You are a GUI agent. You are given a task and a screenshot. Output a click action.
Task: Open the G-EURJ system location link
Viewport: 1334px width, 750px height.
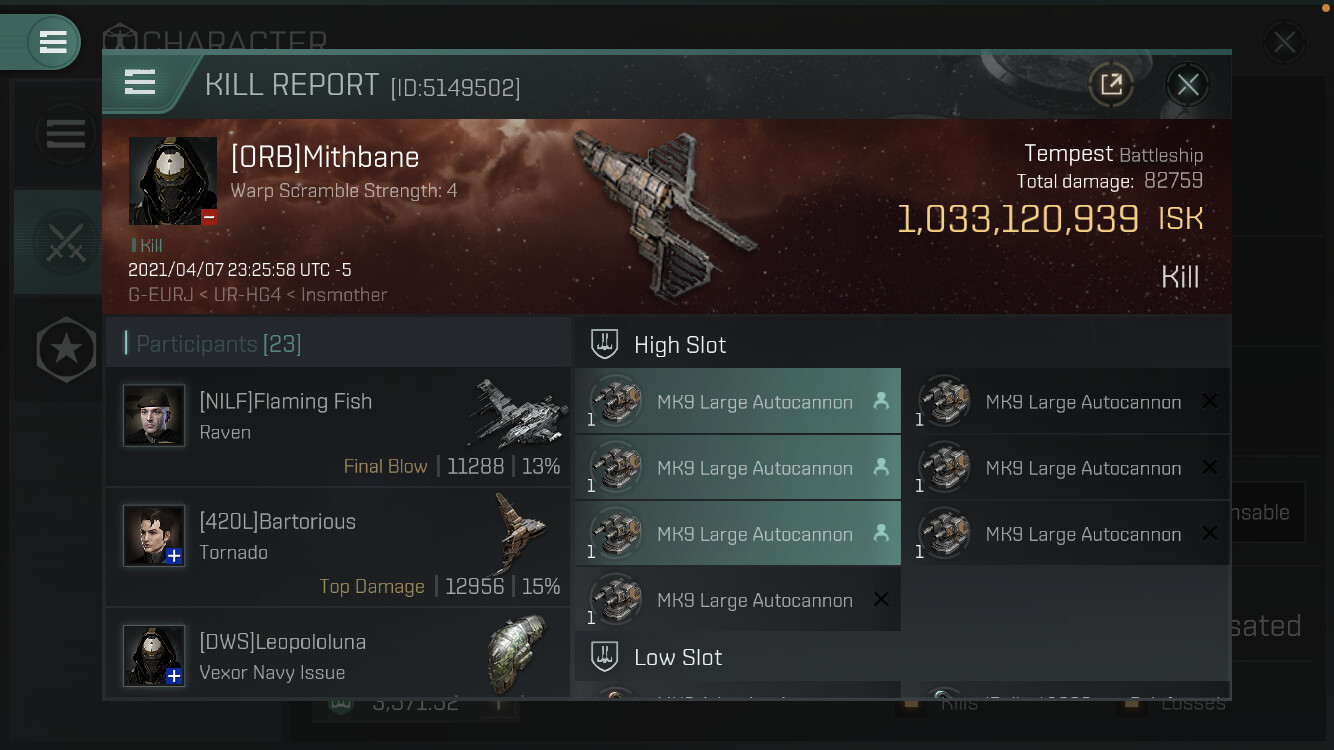tap(156, 295)
